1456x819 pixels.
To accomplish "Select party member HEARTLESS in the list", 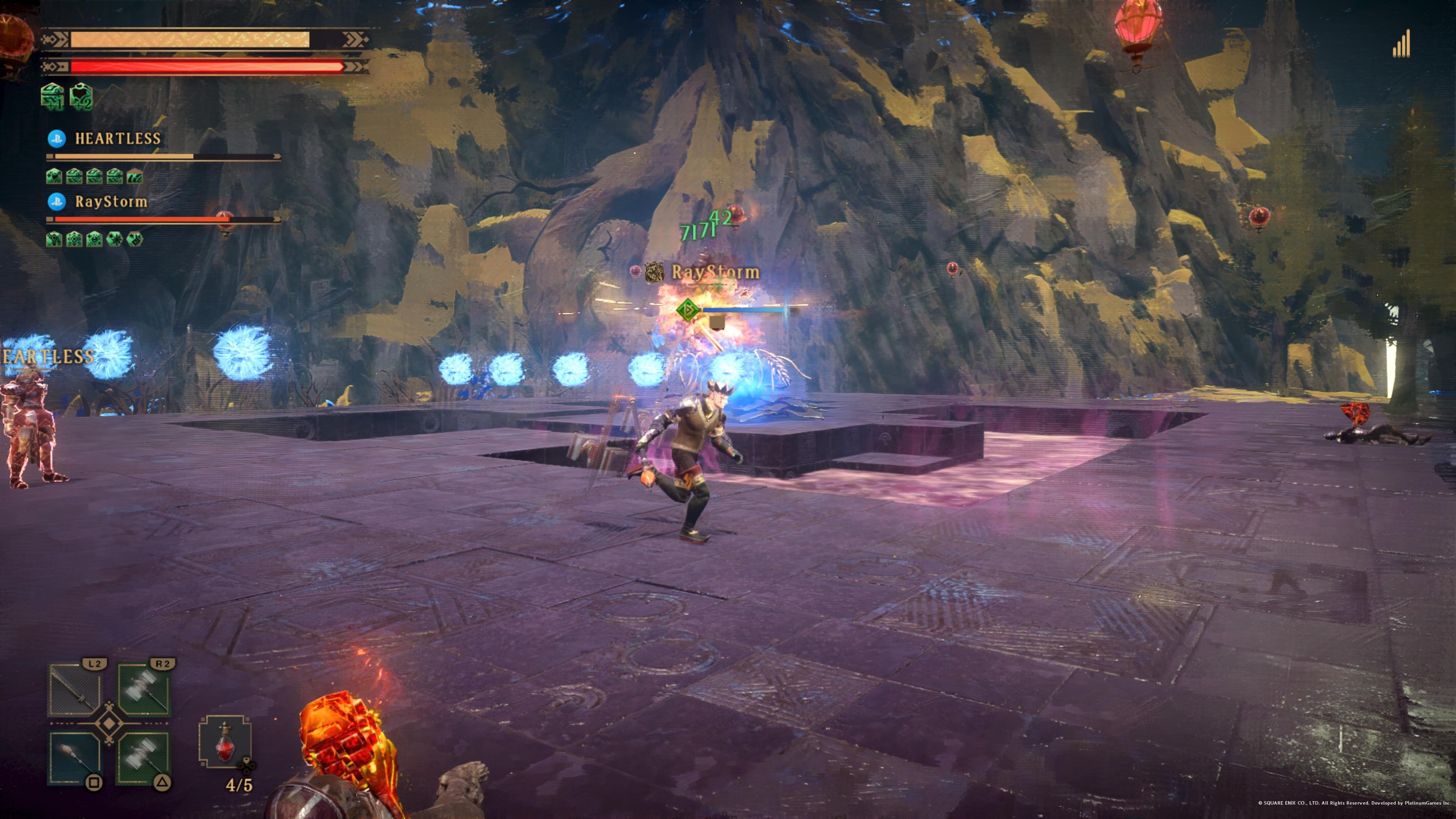I will tap(118, 138).
